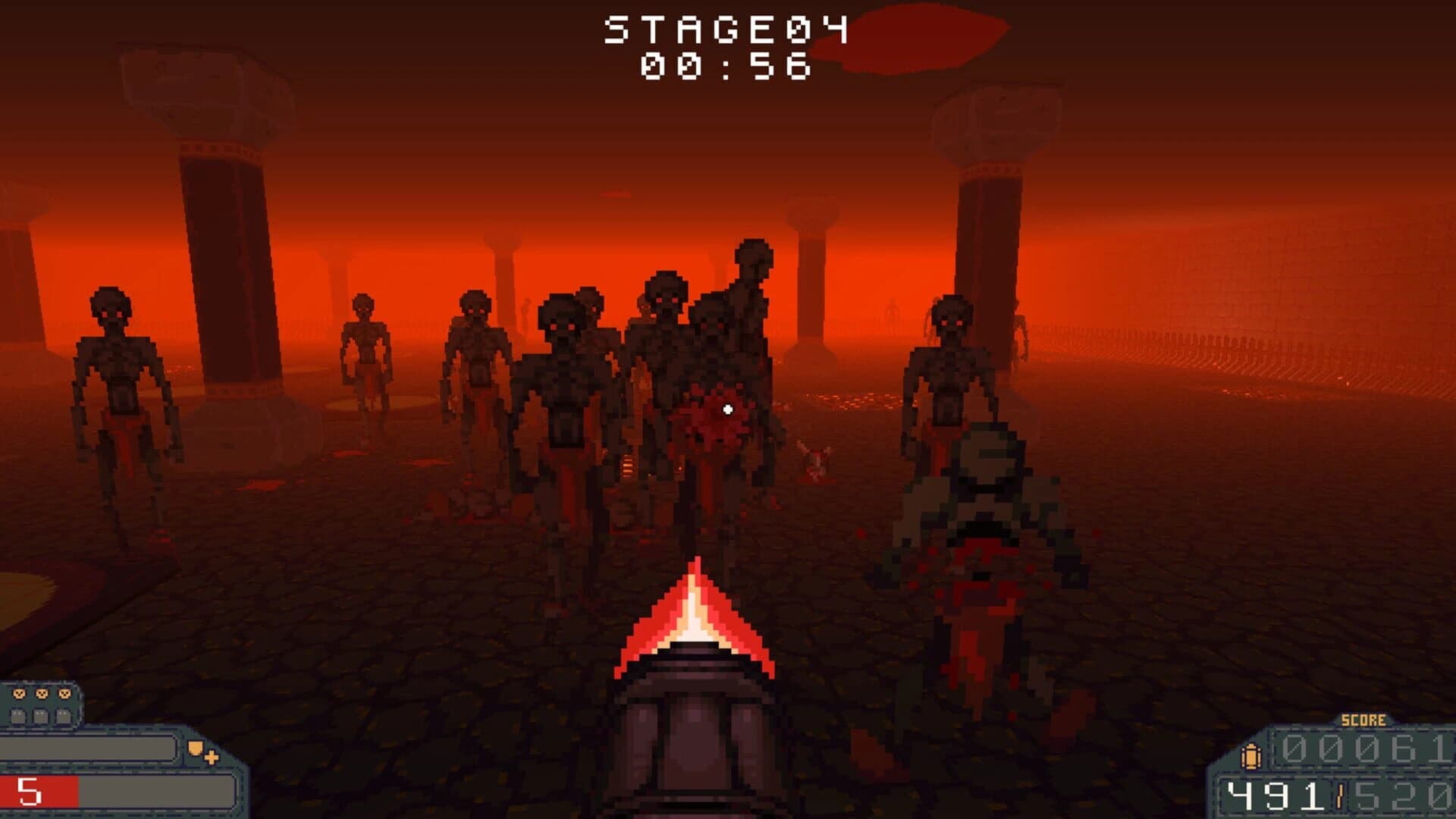Select the first grenade slot icon
The image size is (1456, 819).
19,715
